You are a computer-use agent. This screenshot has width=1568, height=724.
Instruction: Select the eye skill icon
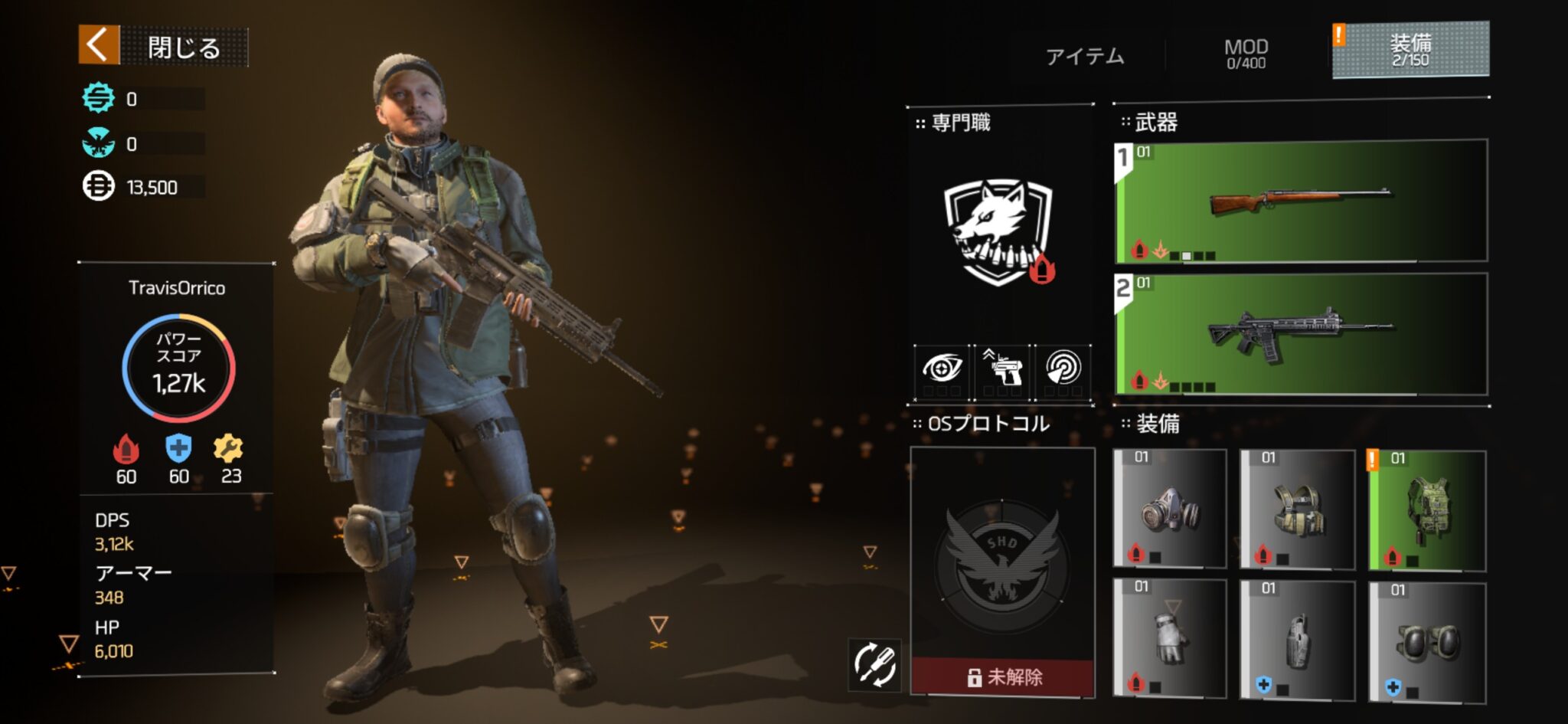coord(942,369)
